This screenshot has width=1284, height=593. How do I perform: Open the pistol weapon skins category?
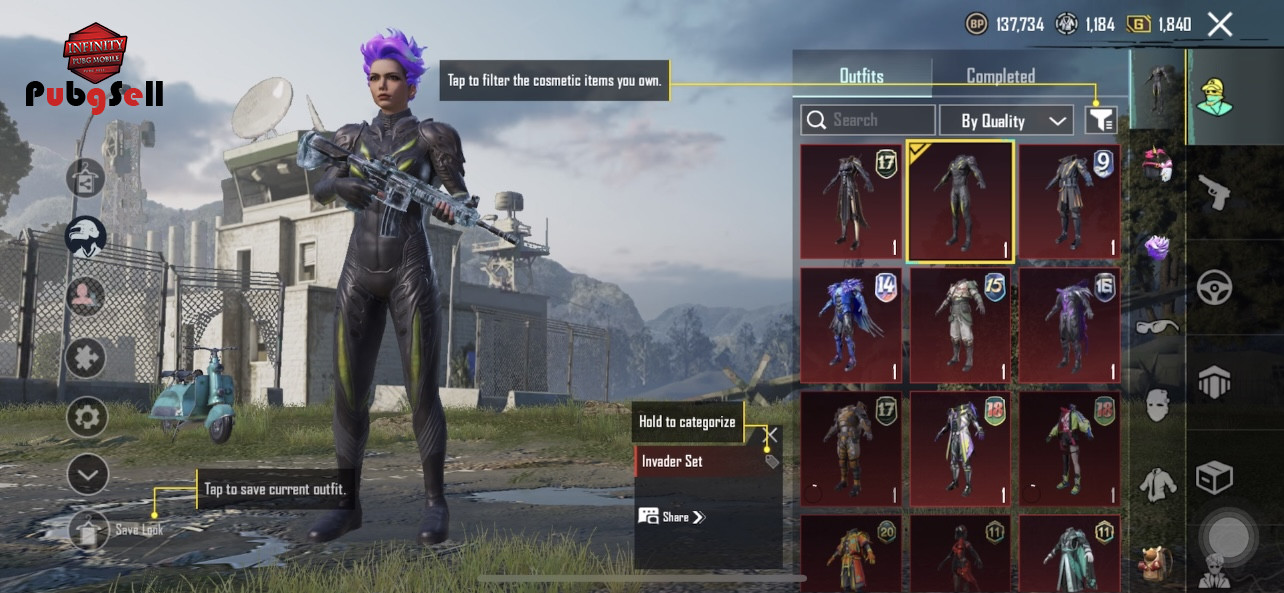point(1214,192)
